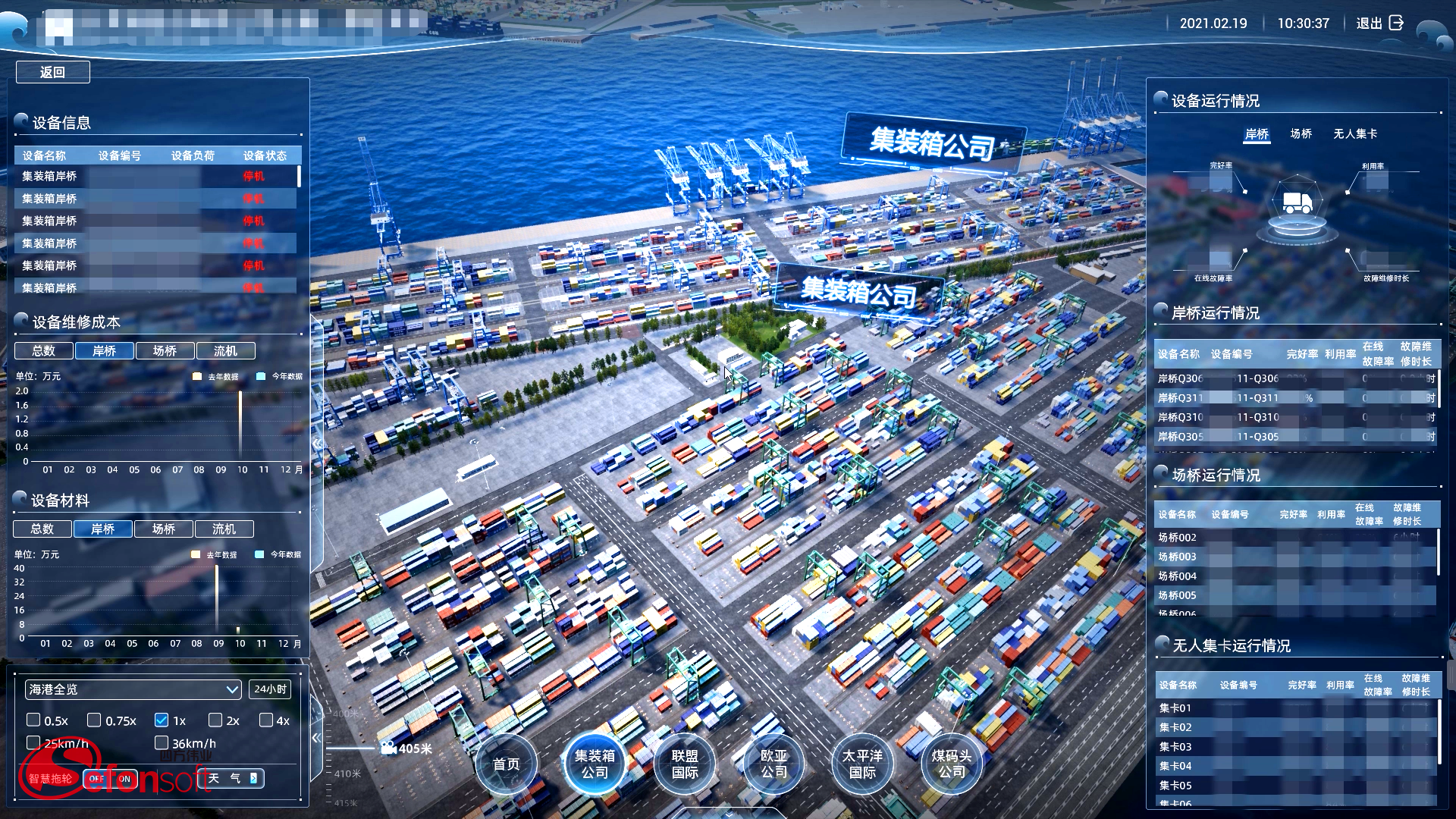Screen dimensions: 1456x819
Task: Enable the 0.5x speed checkbox
Action: click(x=33, y=720)
